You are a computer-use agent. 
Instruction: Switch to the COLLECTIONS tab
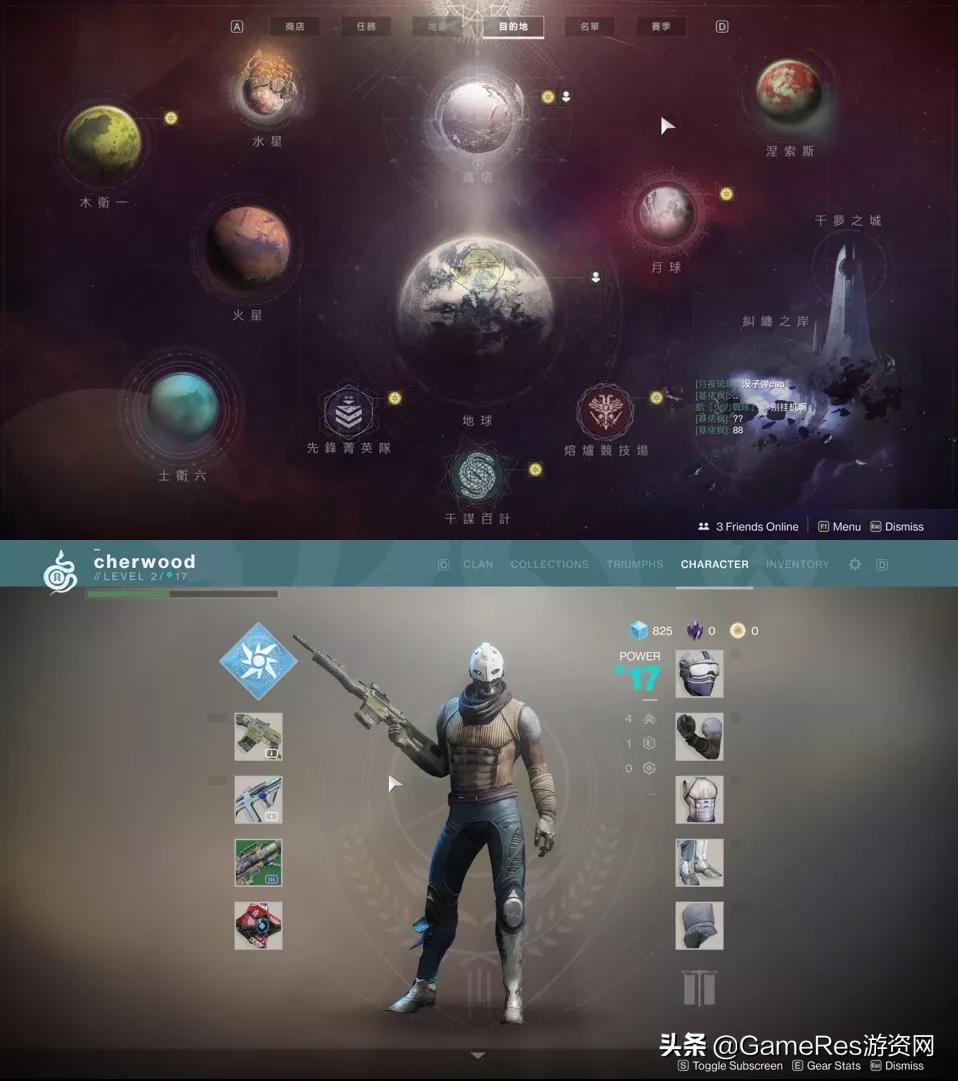click(x=549, y=565)
